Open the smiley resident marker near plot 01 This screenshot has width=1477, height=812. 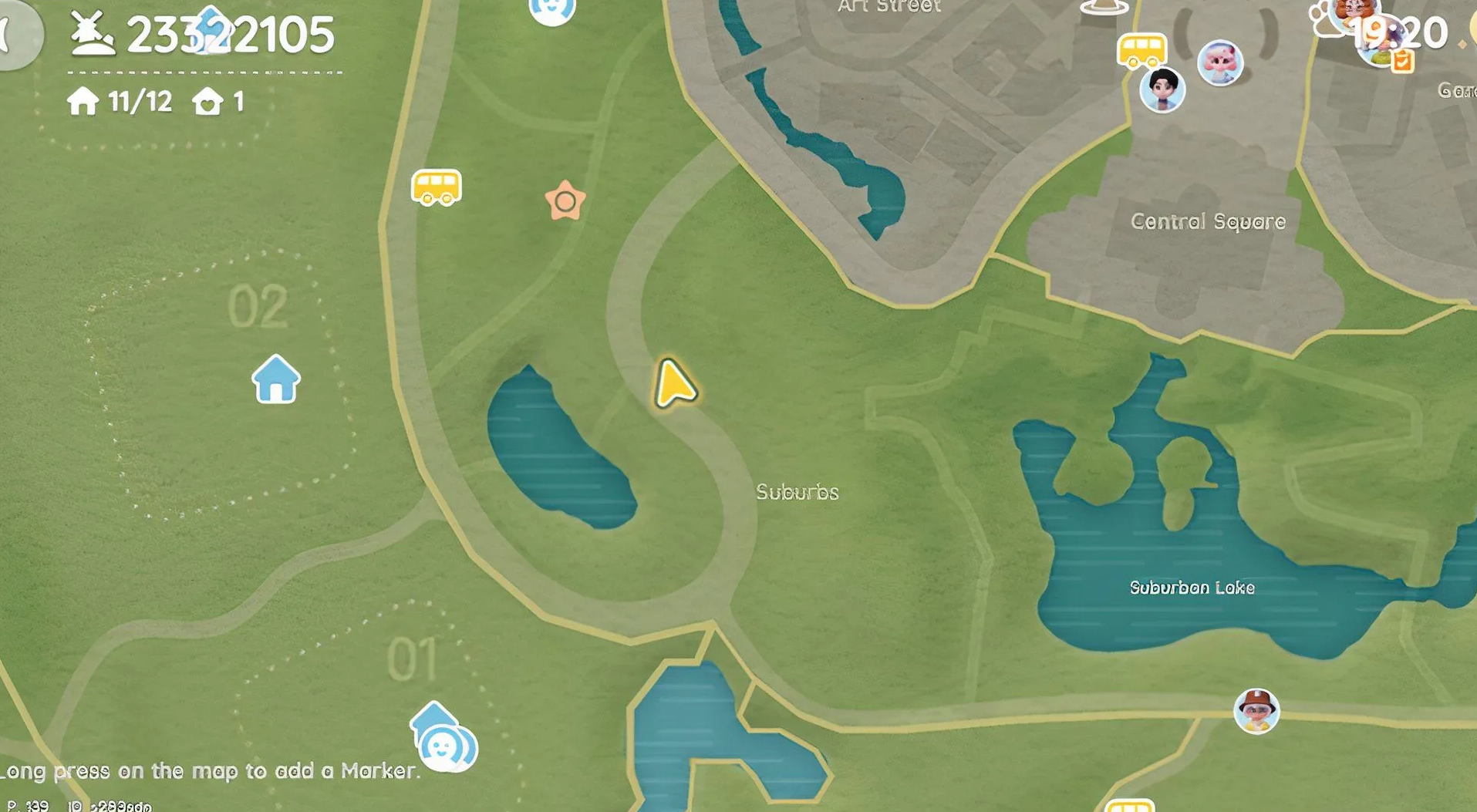444,745
